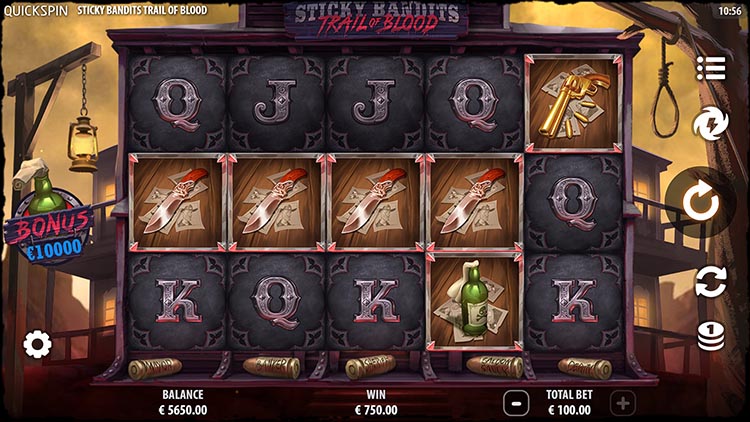Spin the reels with the large arrow button
The height and width of the screenshot is (422, 750).
coord(700,203)
